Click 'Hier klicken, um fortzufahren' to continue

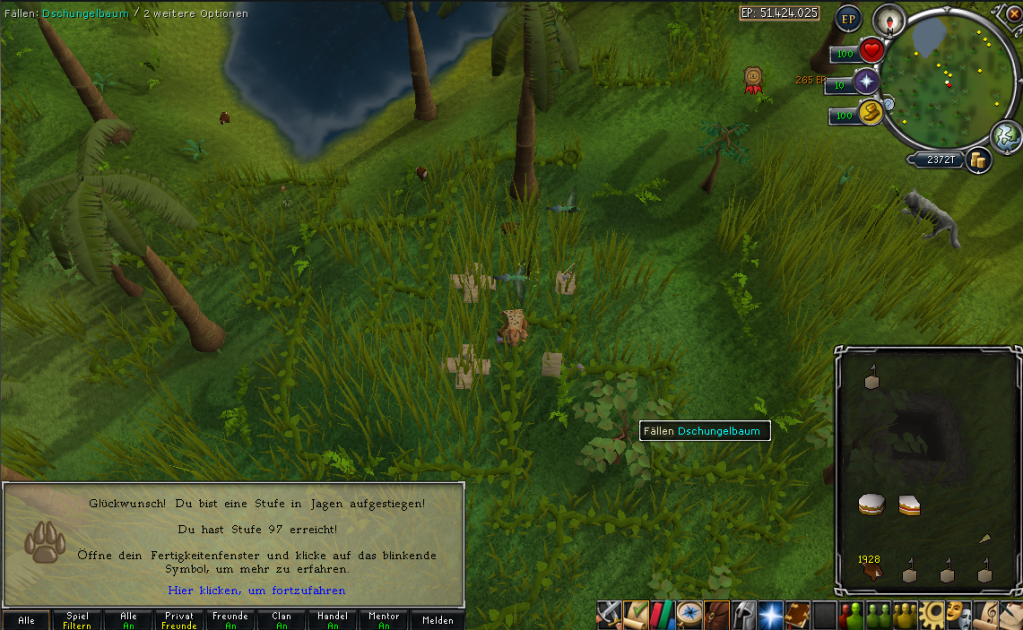tap(257, 591)
